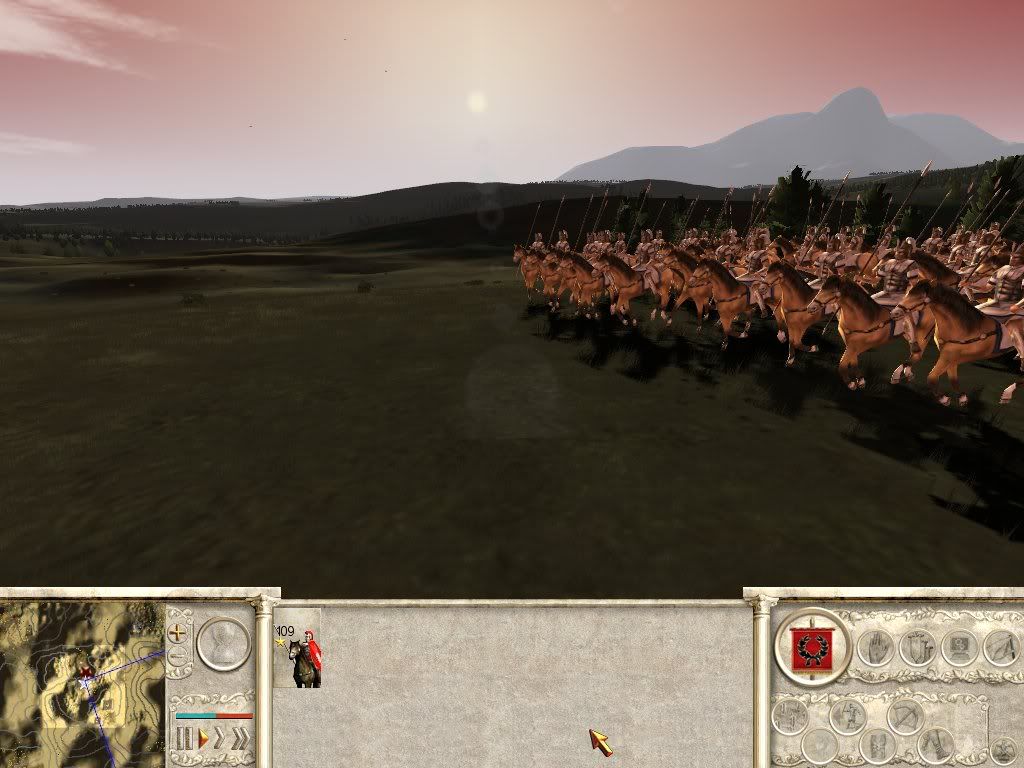Click the red faction banner with laurel wreath
Image resolution: width=1024 pixels, height=768 pixels.
coord(812,646)
